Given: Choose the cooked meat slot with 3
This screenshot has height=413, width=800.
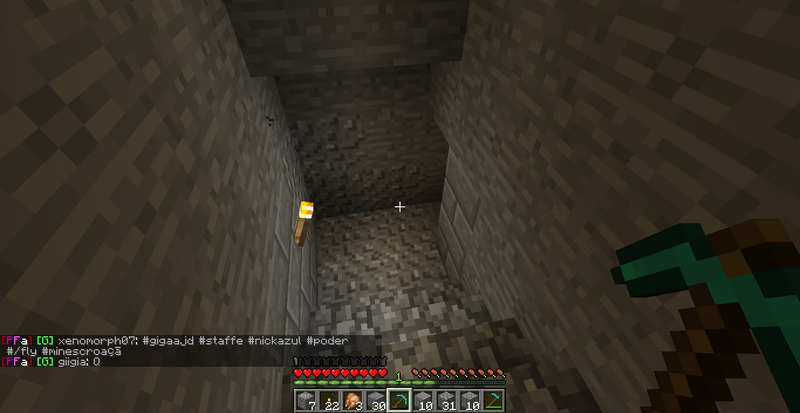Looking at the screenshot, I should [353, 401].
